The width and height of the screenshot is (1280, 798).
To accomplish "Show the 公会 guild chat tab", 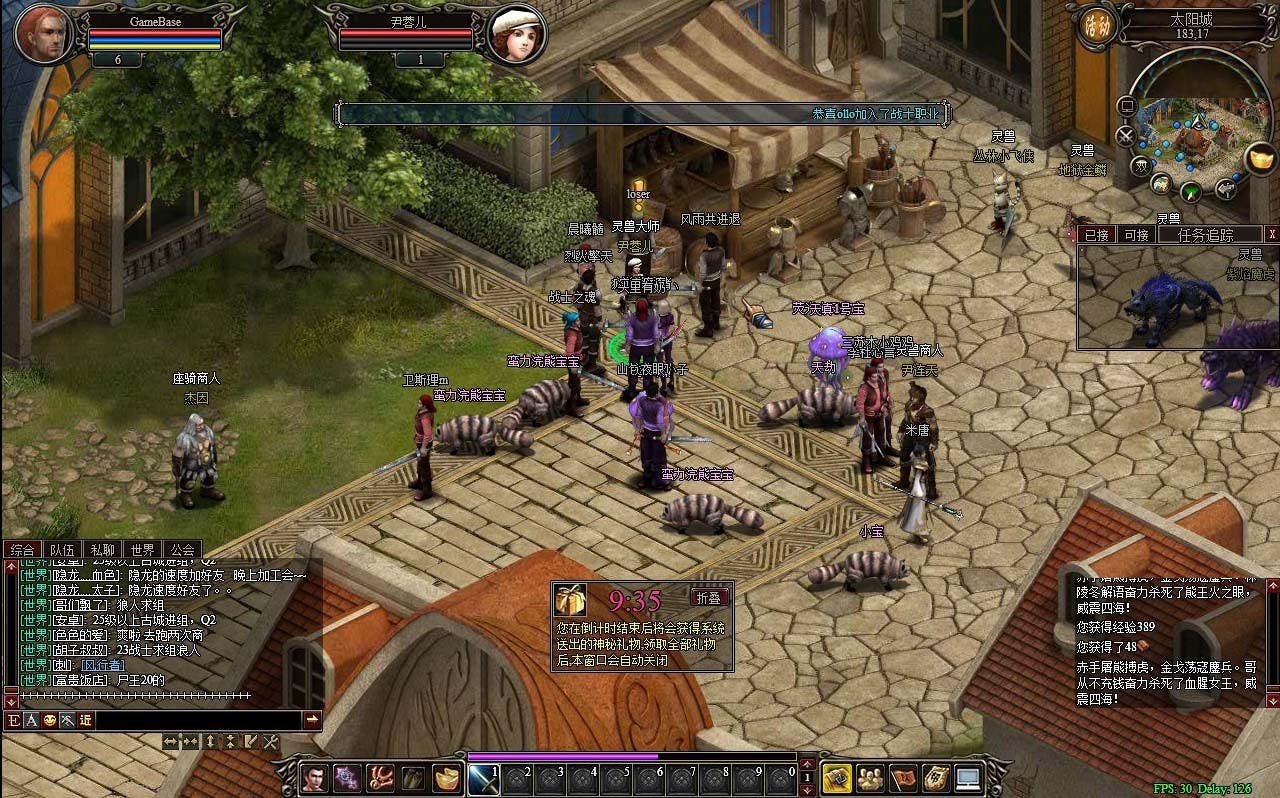I will pos(182,549).
